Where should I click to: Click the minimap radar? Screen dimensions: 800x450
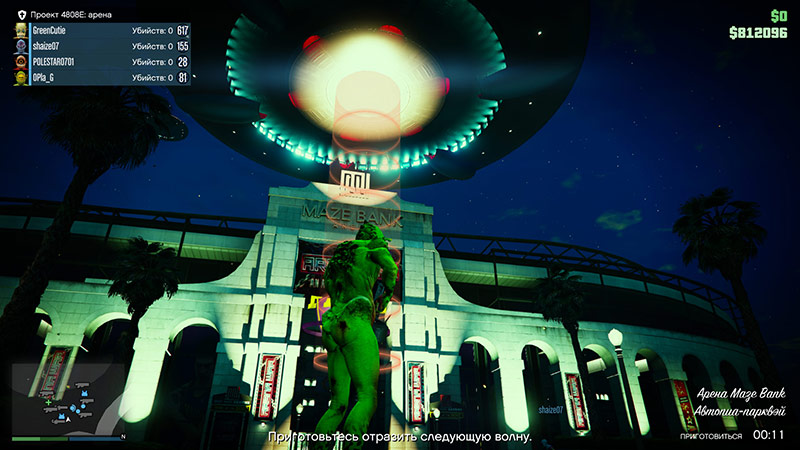tap(68, 398)
